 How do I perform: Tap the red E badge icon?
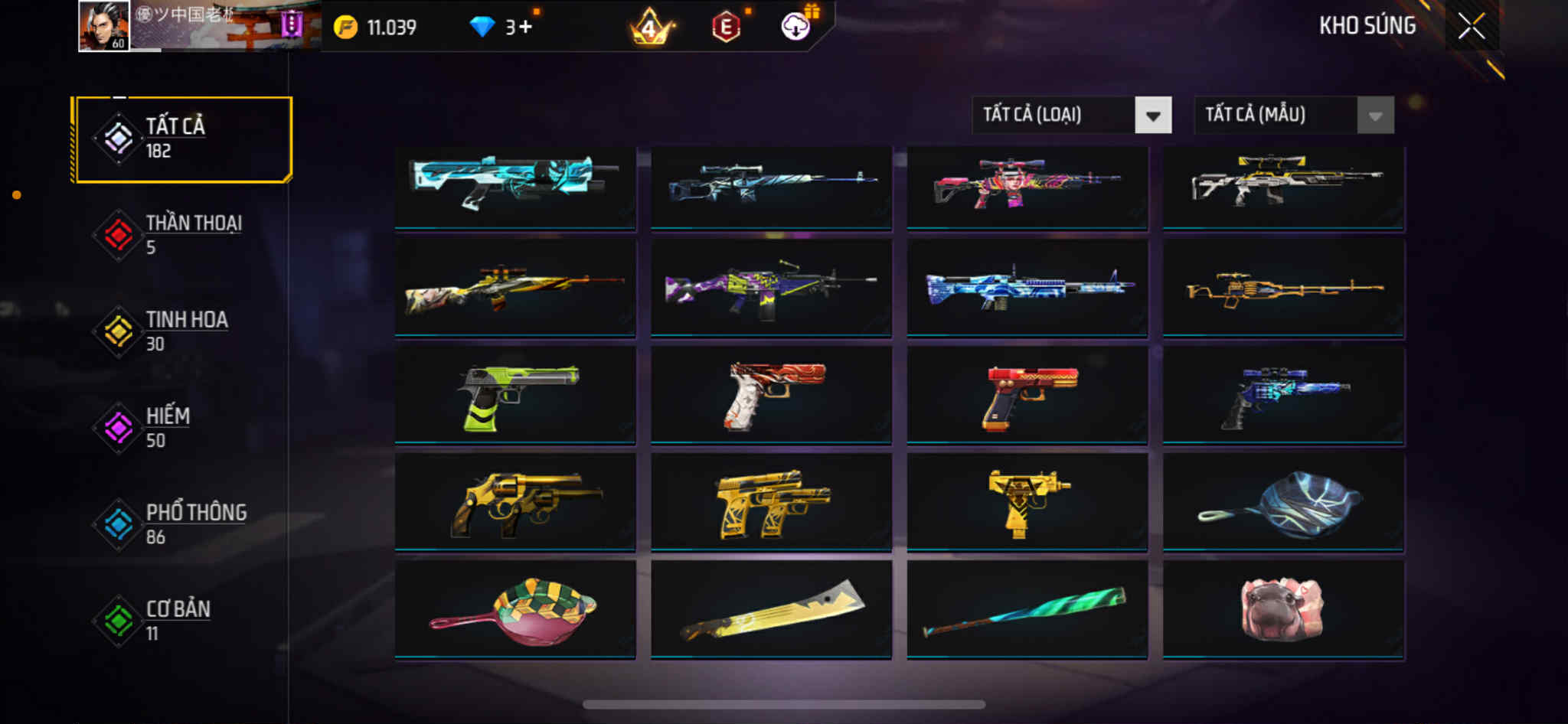coord(725,28)
